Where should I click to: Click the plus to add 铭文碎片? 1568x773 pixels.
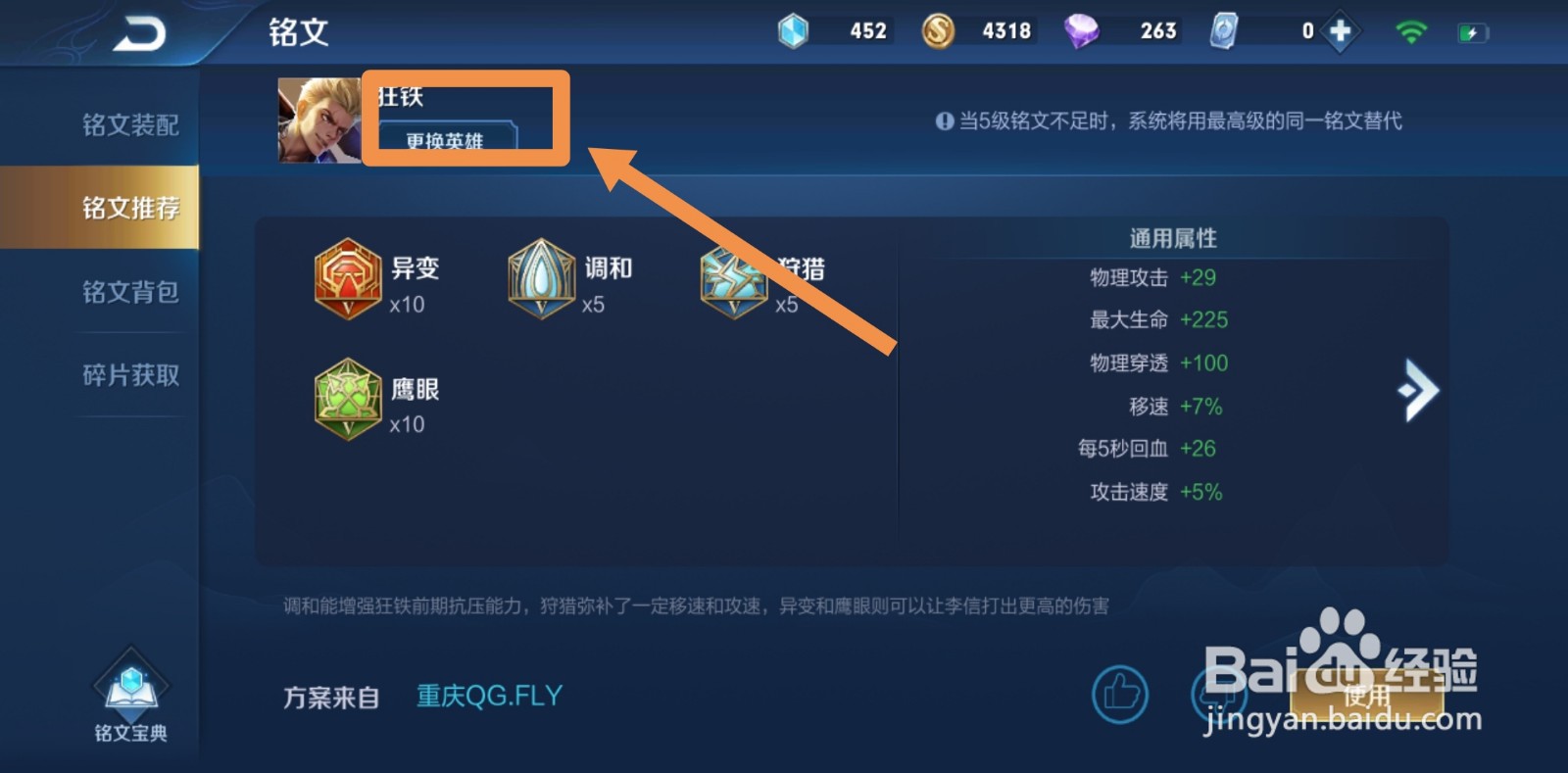(x=1340, y=29)
